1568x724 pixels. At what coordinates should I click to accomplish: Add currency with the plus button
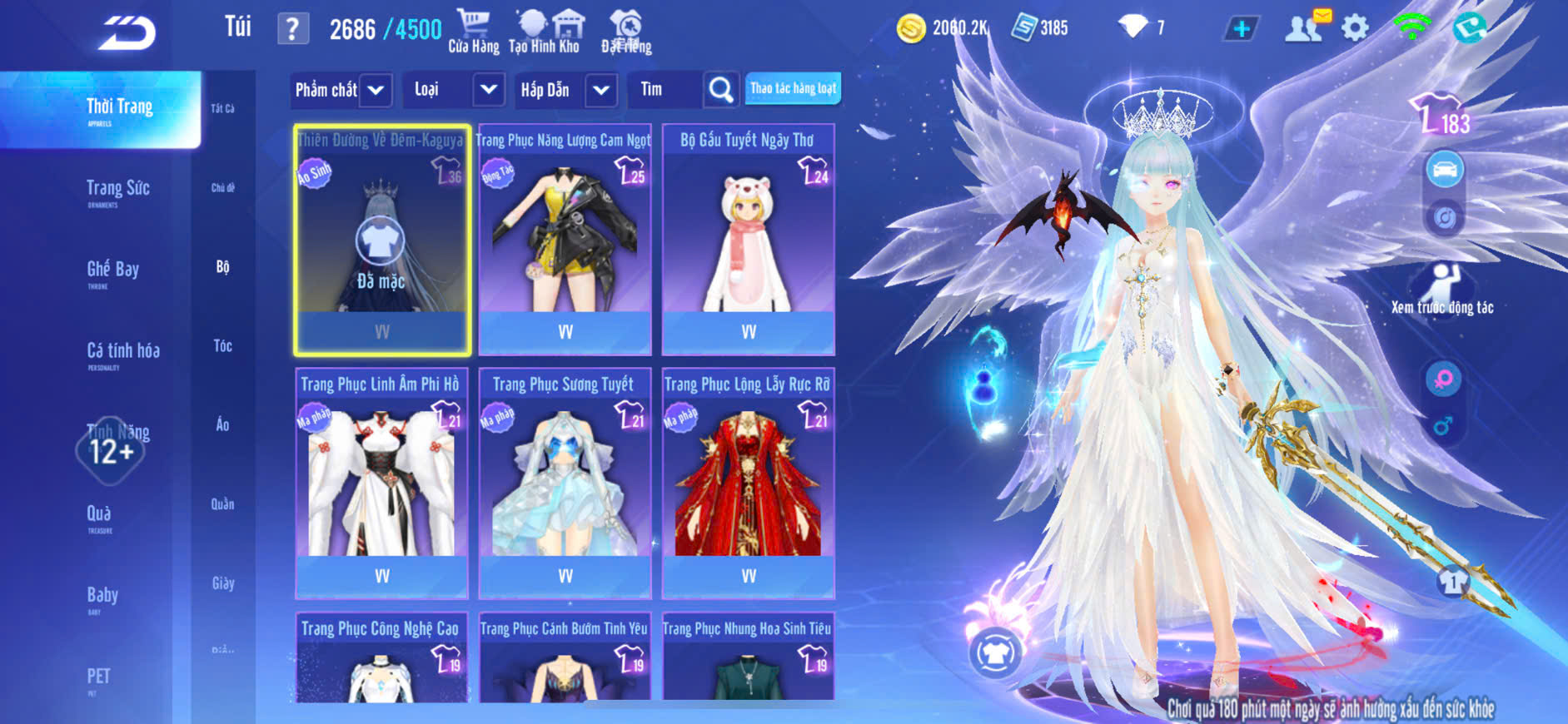coord(1242,29)
